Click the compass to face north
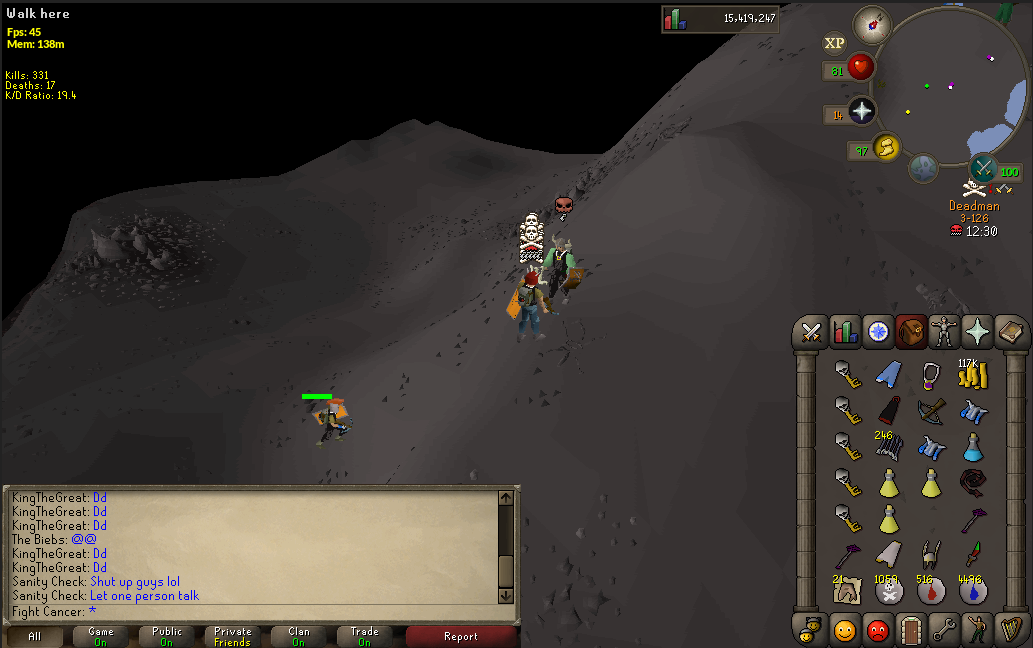The width and height of the screenshot is (1033, 648). point(872,24)
